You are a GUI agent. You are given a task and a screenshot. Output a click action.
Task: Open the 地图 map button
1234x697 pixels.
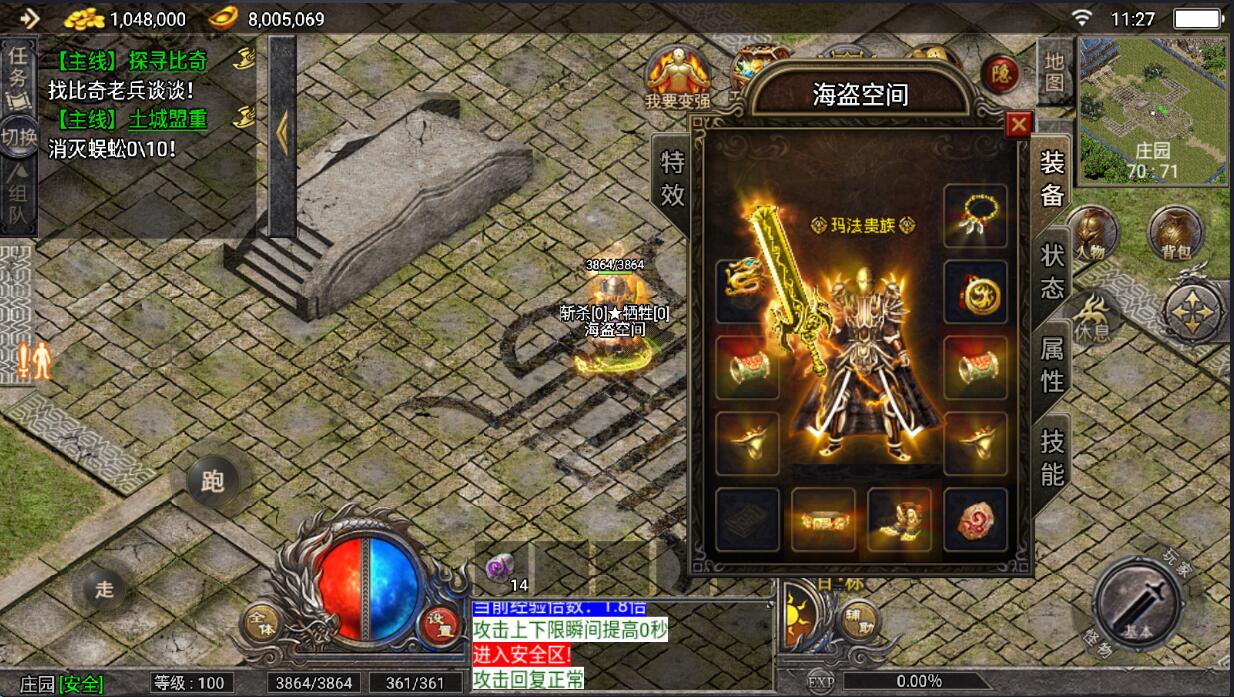click(x=1054, y=73)
